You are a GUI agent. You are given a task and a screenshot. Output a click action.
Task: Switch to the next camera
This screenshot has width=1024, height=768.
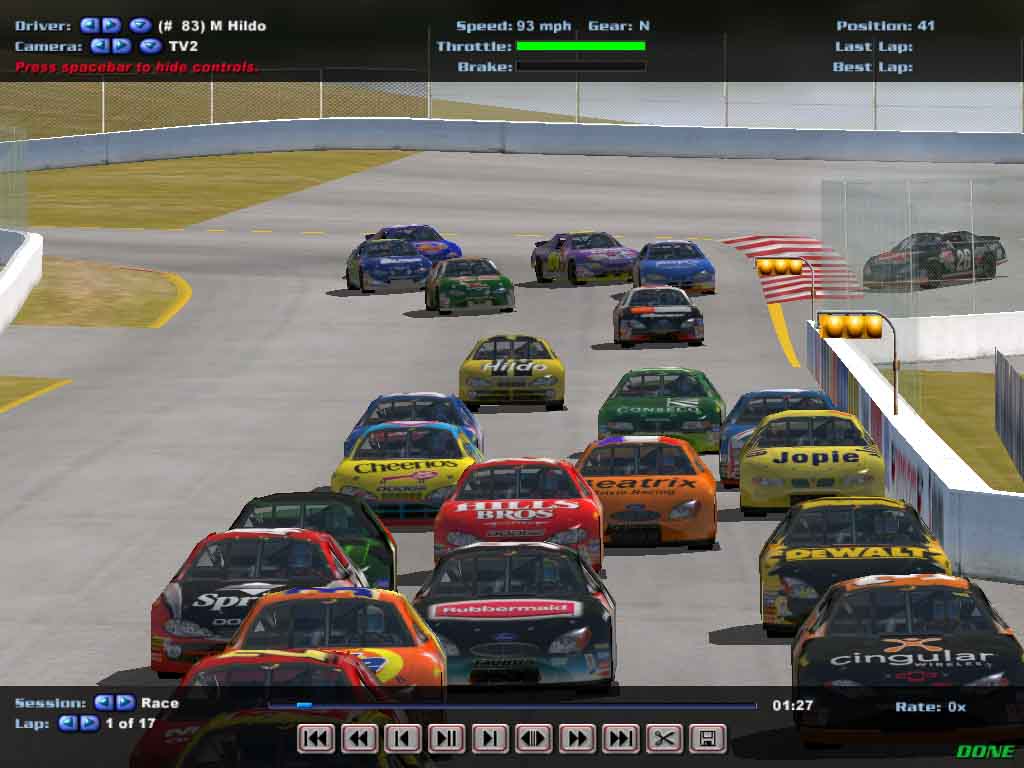click(x=121, y=45)
